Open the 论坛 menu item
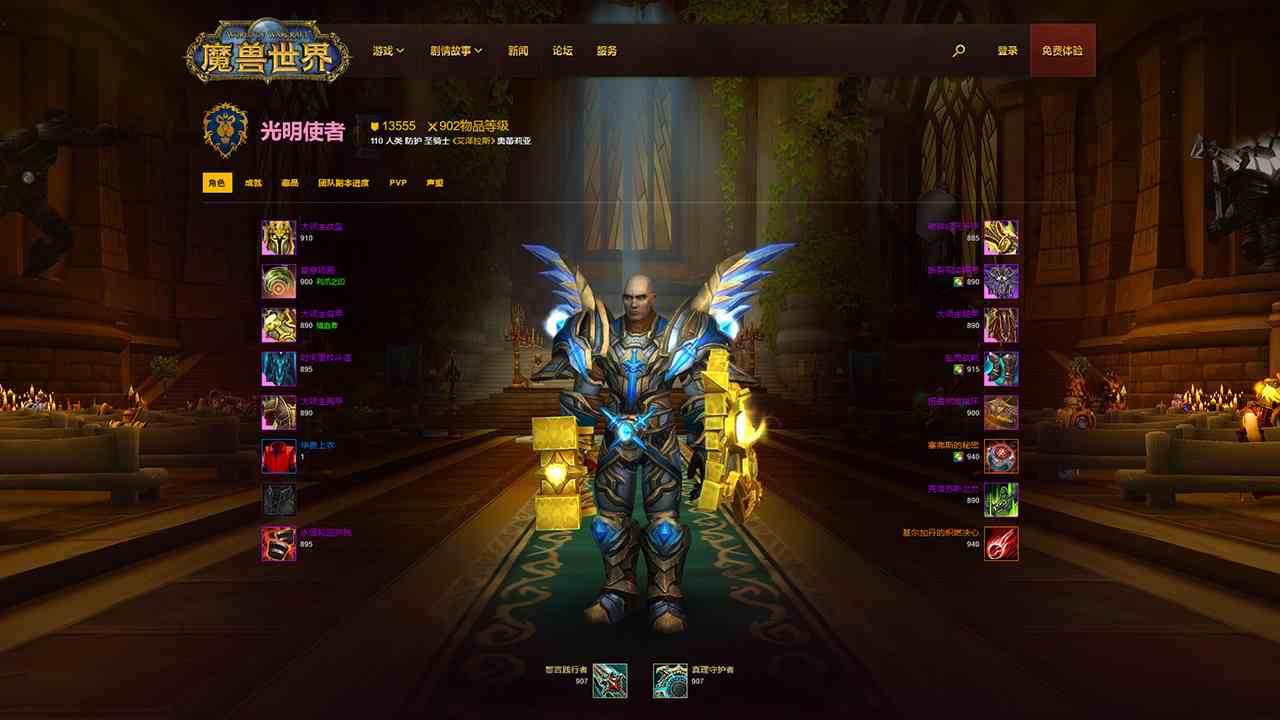This screenshot has height=720, width=1280. pyautogui.click(x=564, y=48)
